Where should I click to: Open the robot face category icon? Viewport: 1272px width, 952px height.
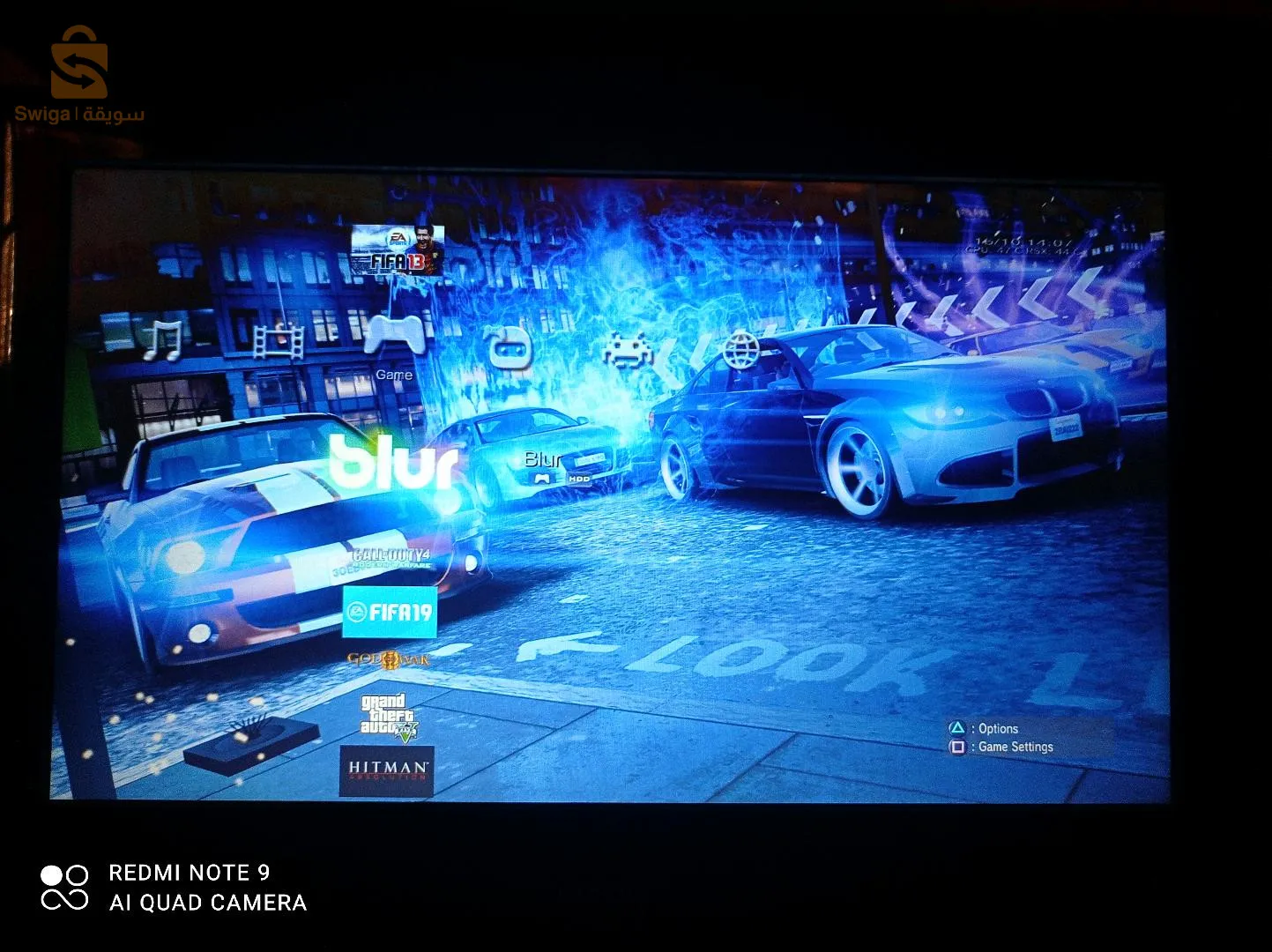tap(510, 347)
